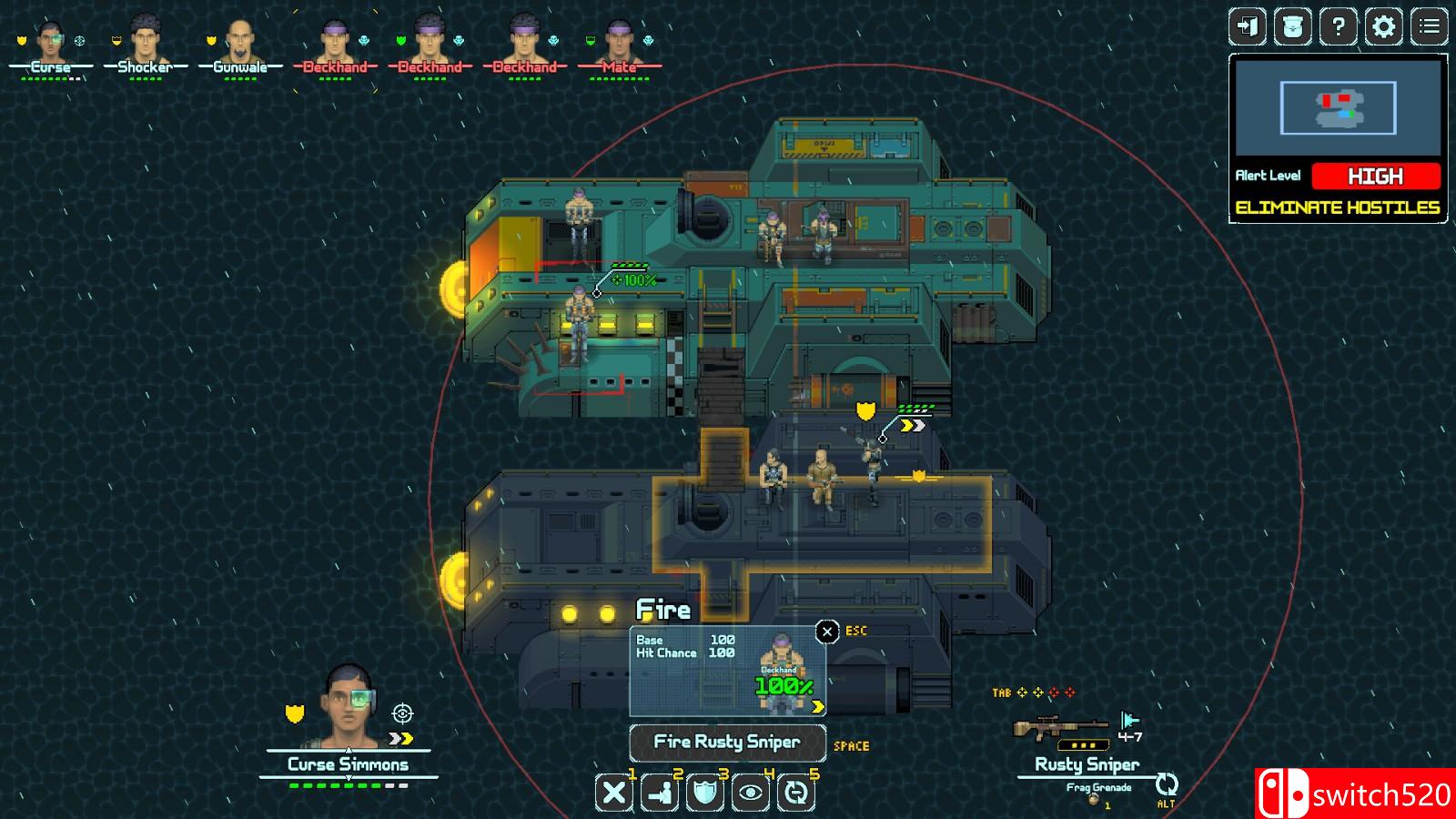Activate the shield defend action
Image resolution: width=1456 pixels, height=819 pixels.
pos(705,793)
